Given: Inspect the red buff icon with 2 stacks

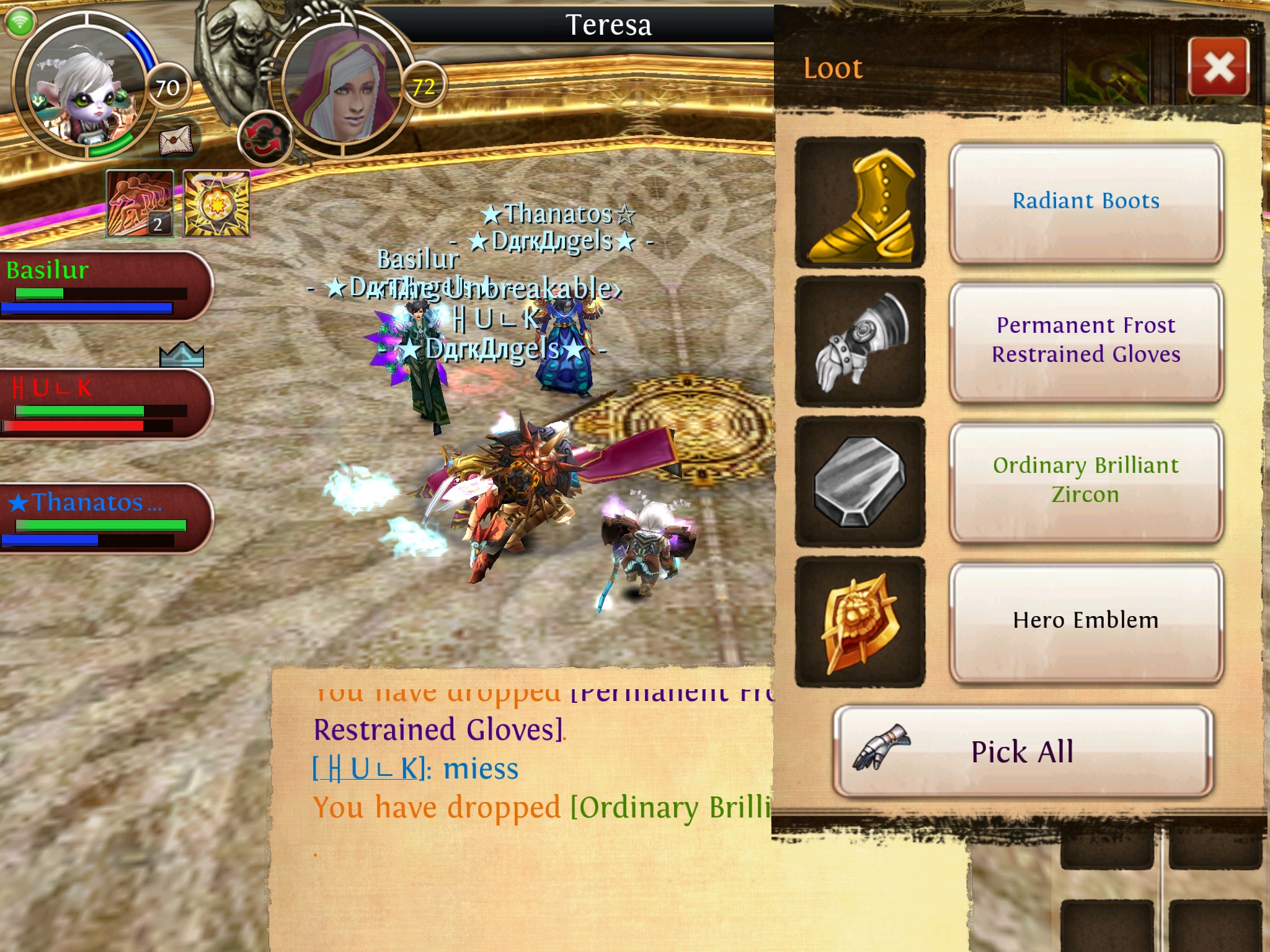Looking at the screenshot, I should (x=140, y=204).
